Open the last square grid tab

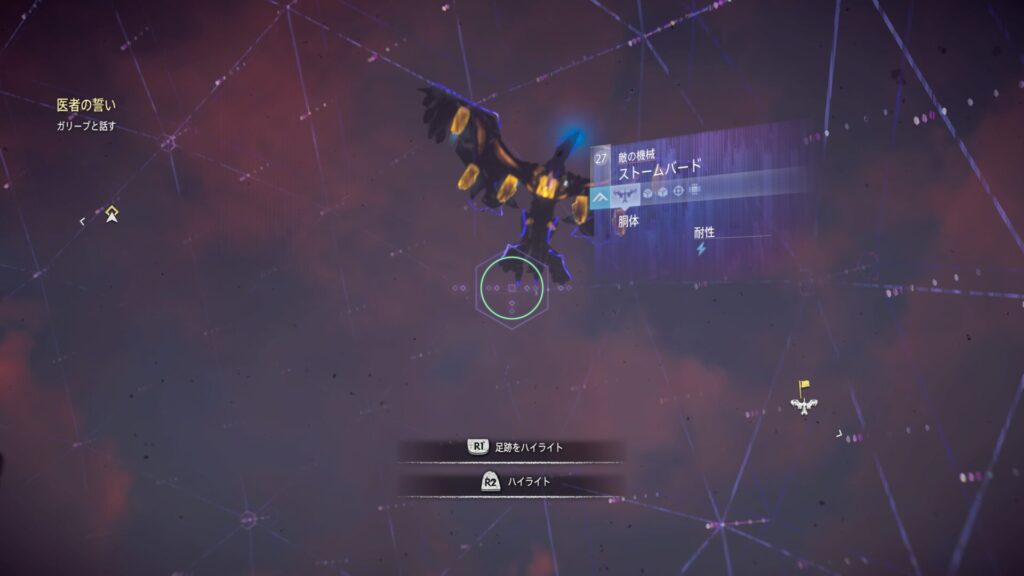695,189
